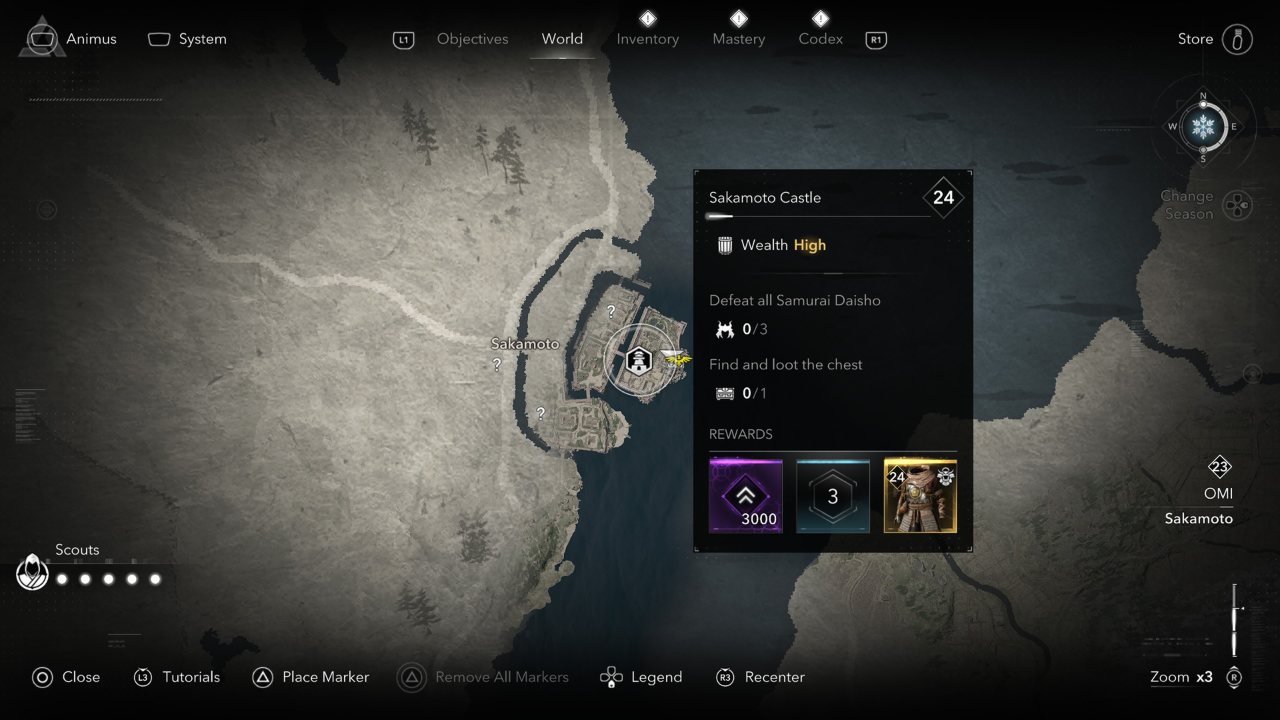Switch to the Inventory tab
The width and height of the screenshot is (1280, 720).
[x=647, y=39]
